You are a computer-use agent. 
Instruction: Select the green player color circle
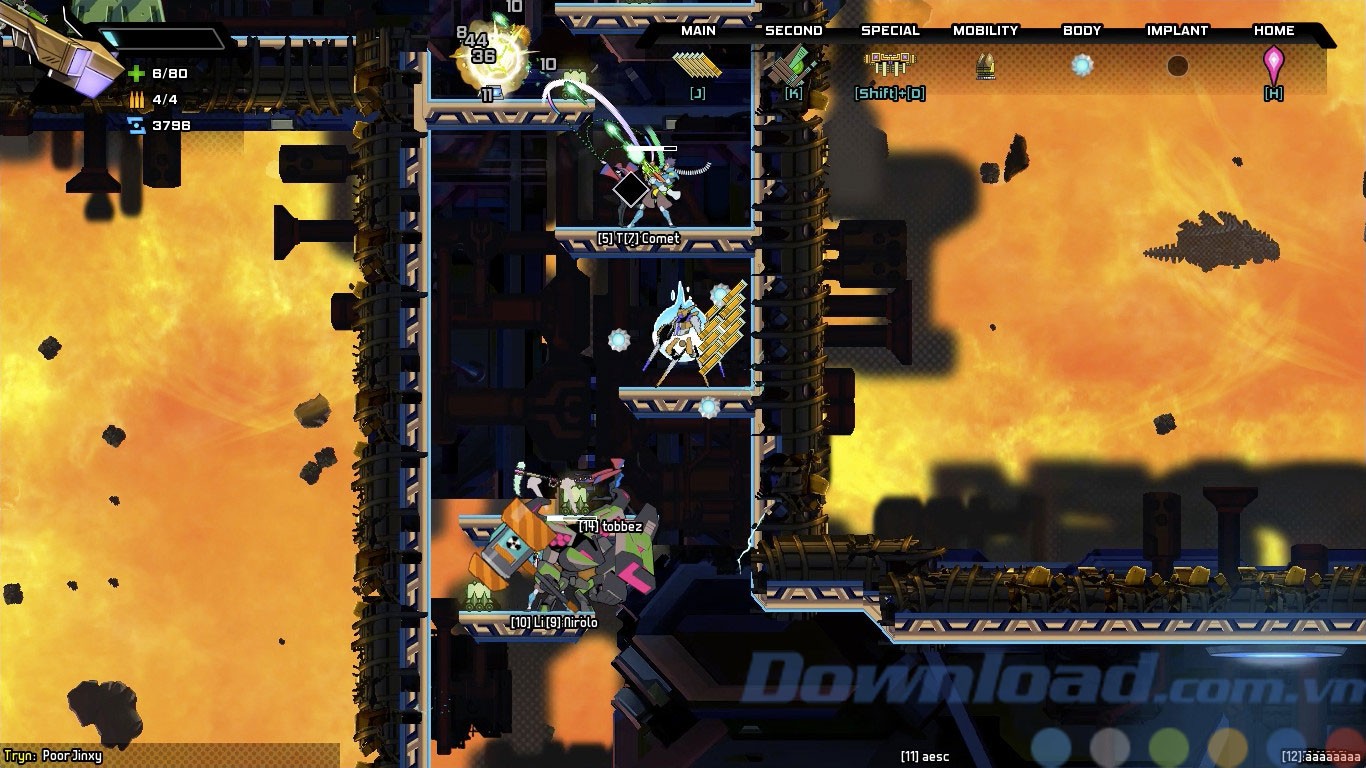[1170, 746]
